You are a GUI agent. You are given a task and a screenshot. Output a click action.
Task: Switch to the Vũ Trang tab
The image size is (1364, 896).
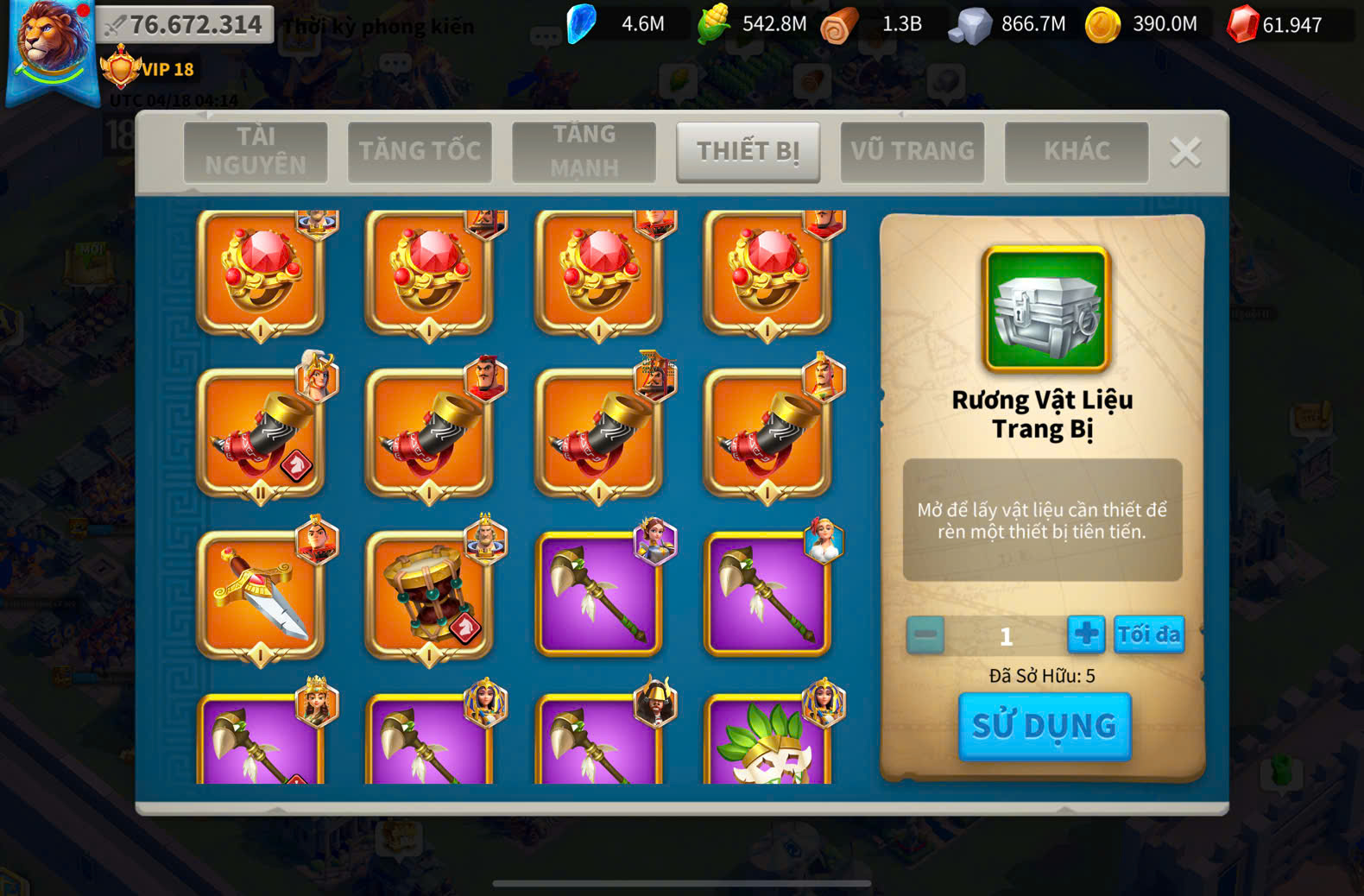coord(912,152)
